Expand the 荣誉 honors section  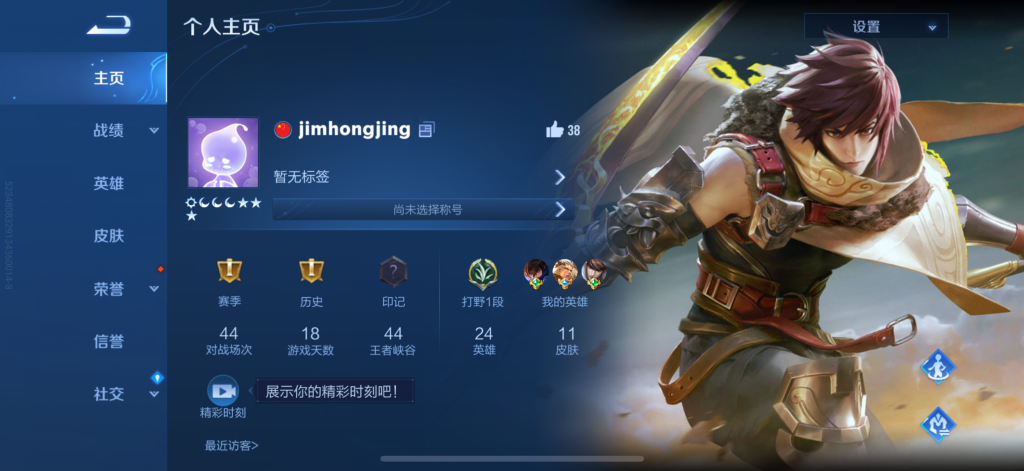(x=109, y=289)
